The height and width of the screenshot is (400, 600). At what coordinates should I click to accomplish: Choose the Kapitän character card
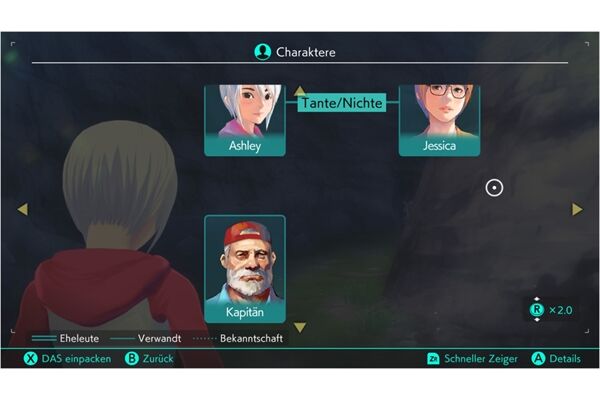click(x=245, y=268)
